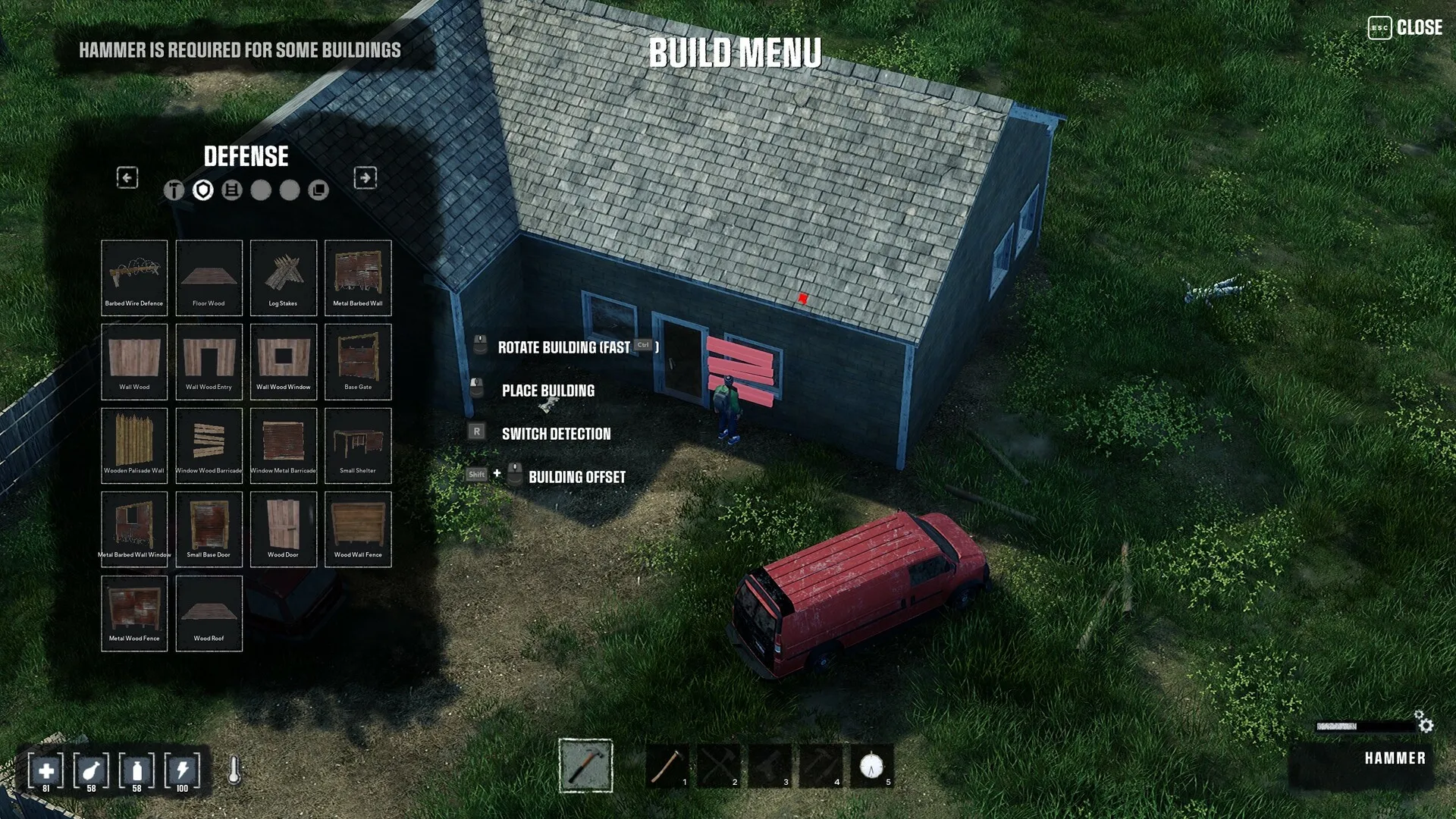Screen dimensions: 1456x819
Task: Click the HAMMER equipped item label
Action: coord(1396,758)
